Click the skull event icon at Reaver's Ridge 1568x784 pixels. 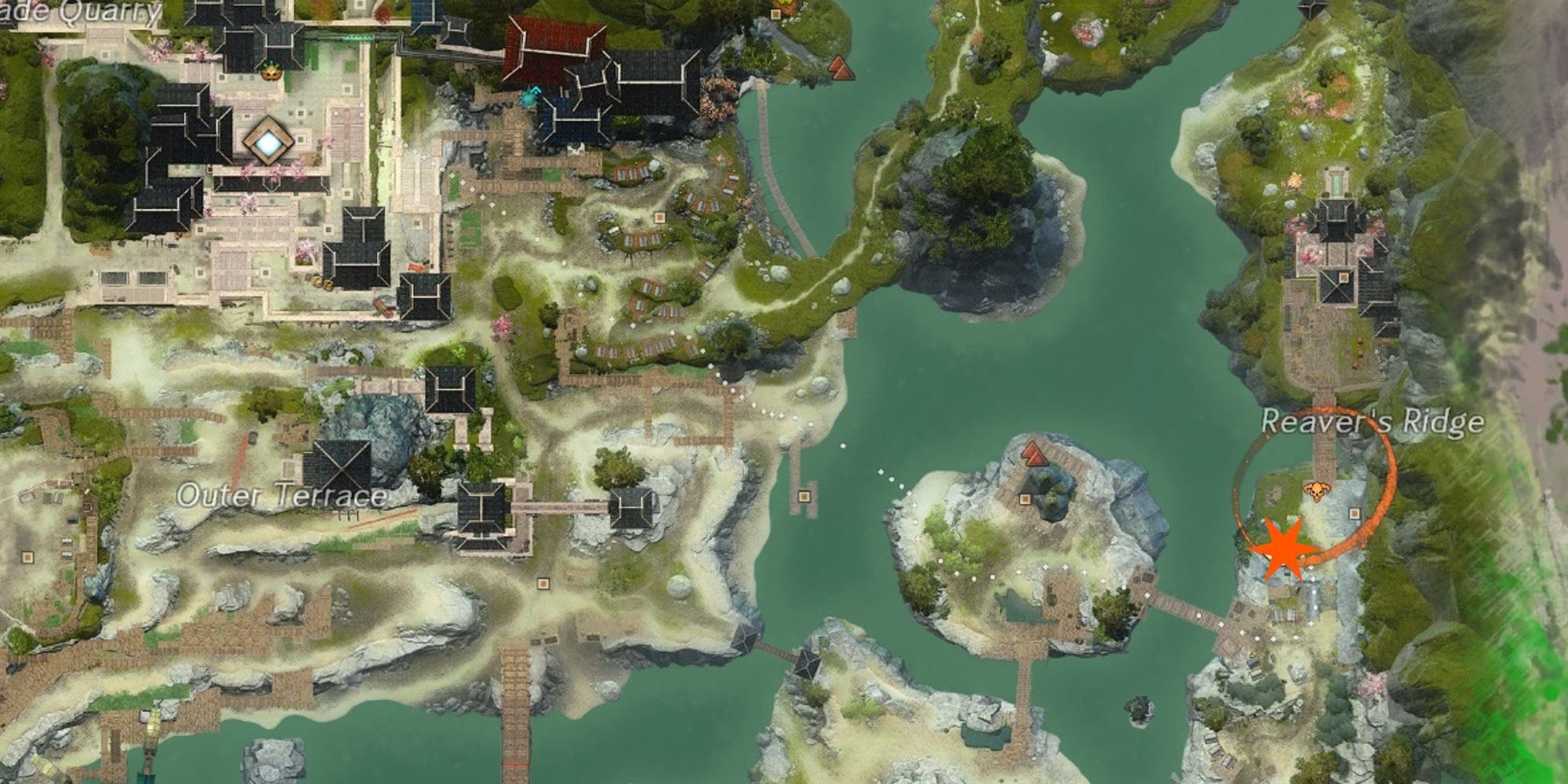tap(1317, 490)
